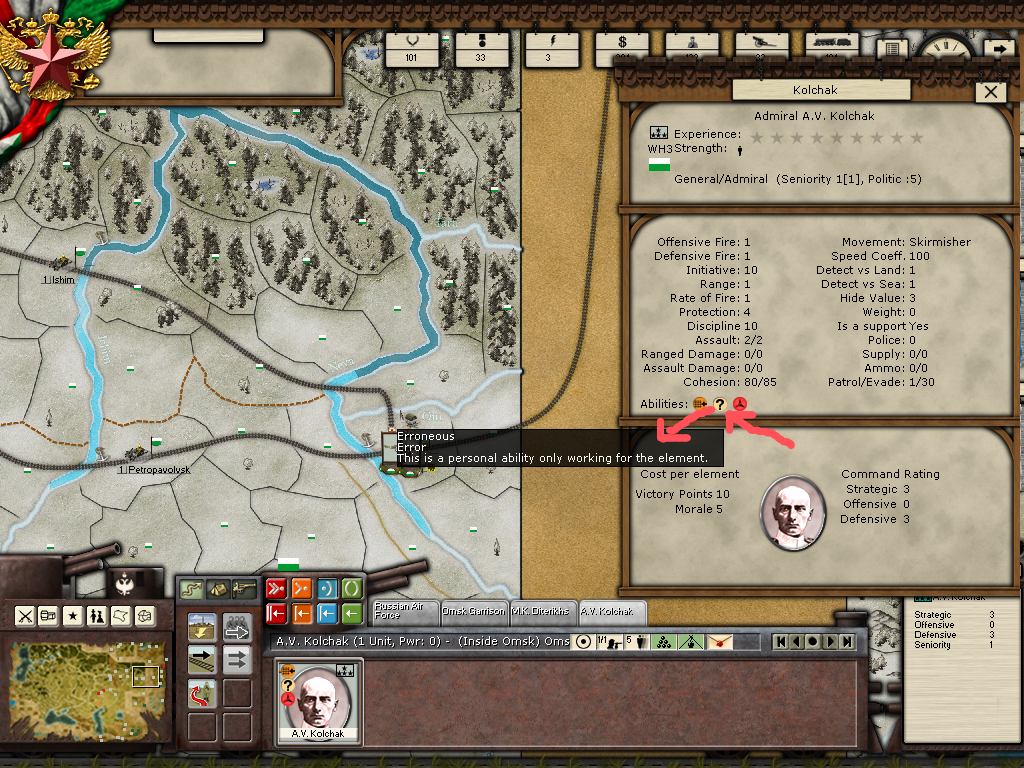Click the end turn arrow button
Screen dimensions: 1024x768
point(998,48)
